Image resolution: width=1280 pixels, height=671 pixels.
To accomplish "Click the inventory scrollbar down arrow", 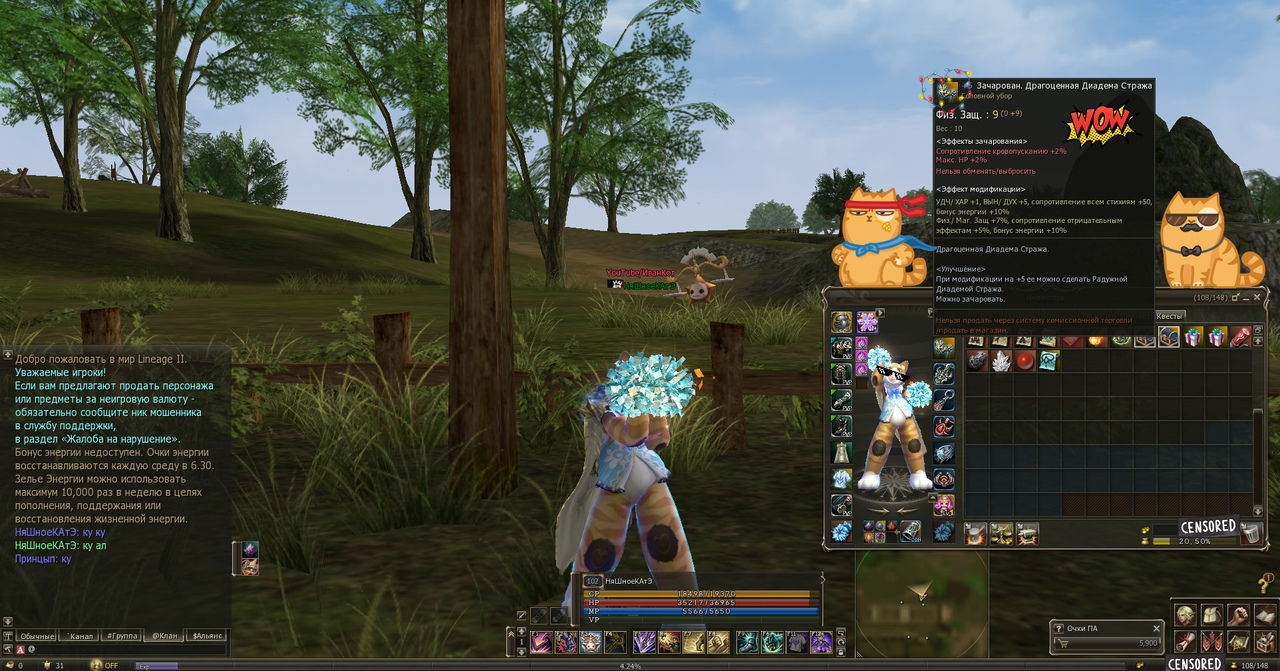I will (1259, 510).
